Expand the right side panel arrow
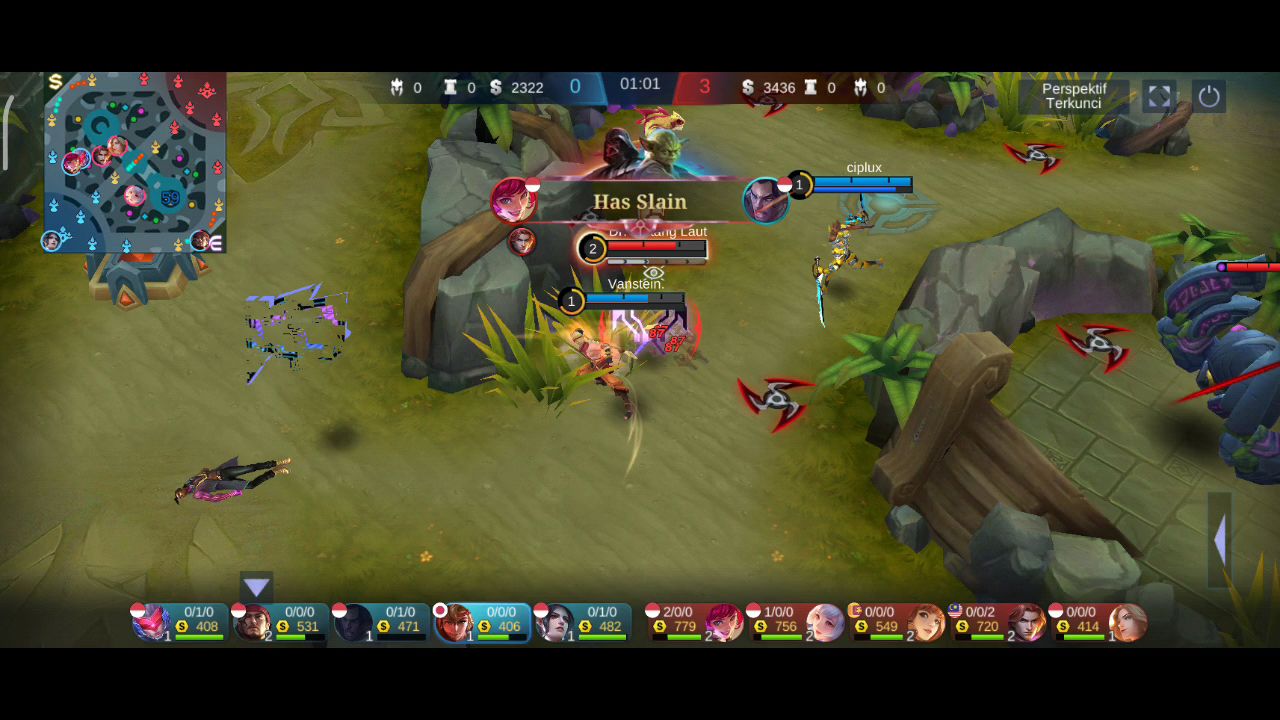 (1219, 540)
